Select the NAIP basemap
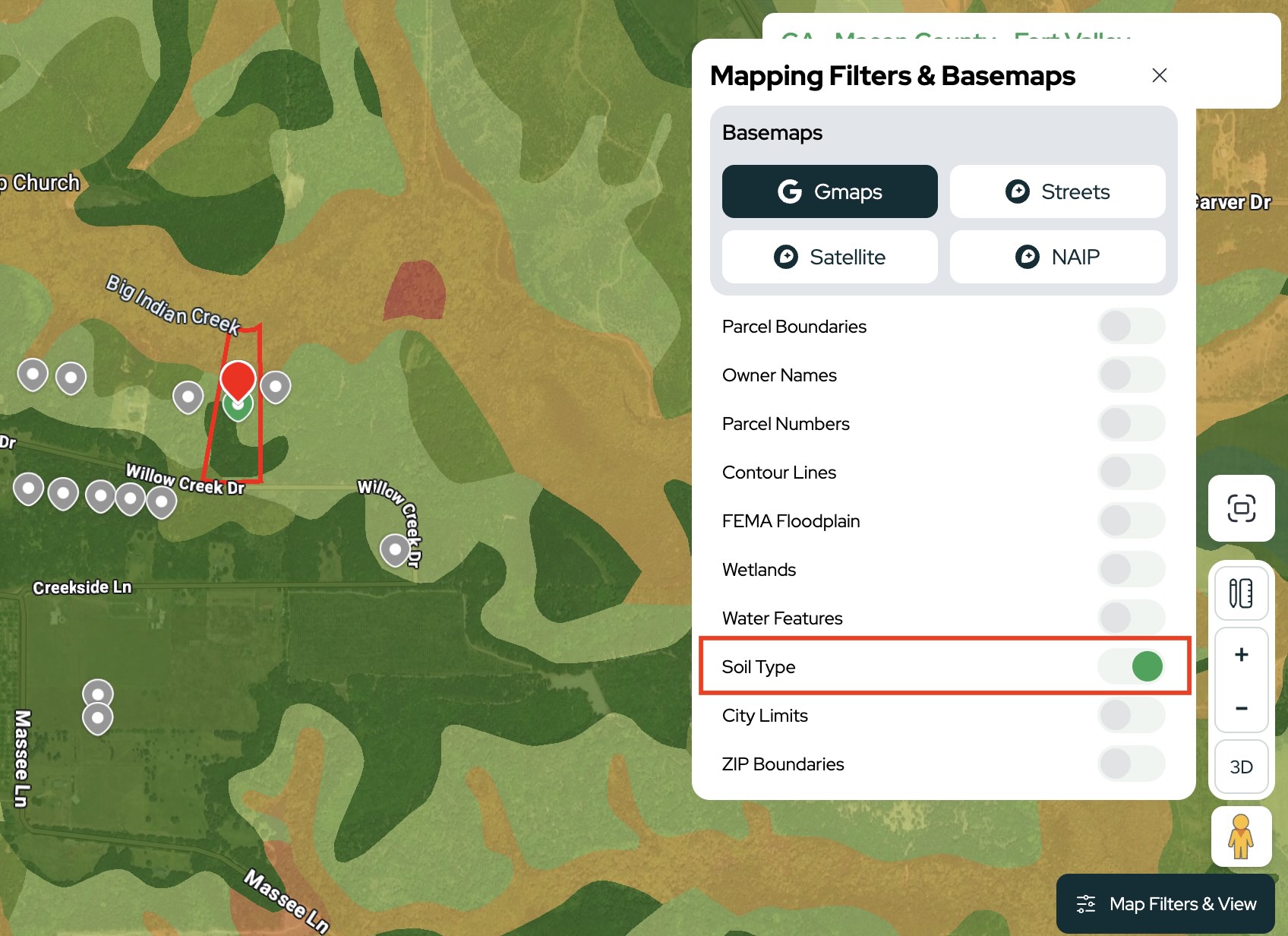Viewport: 1288px width, 936px height. pos(1057,257)
